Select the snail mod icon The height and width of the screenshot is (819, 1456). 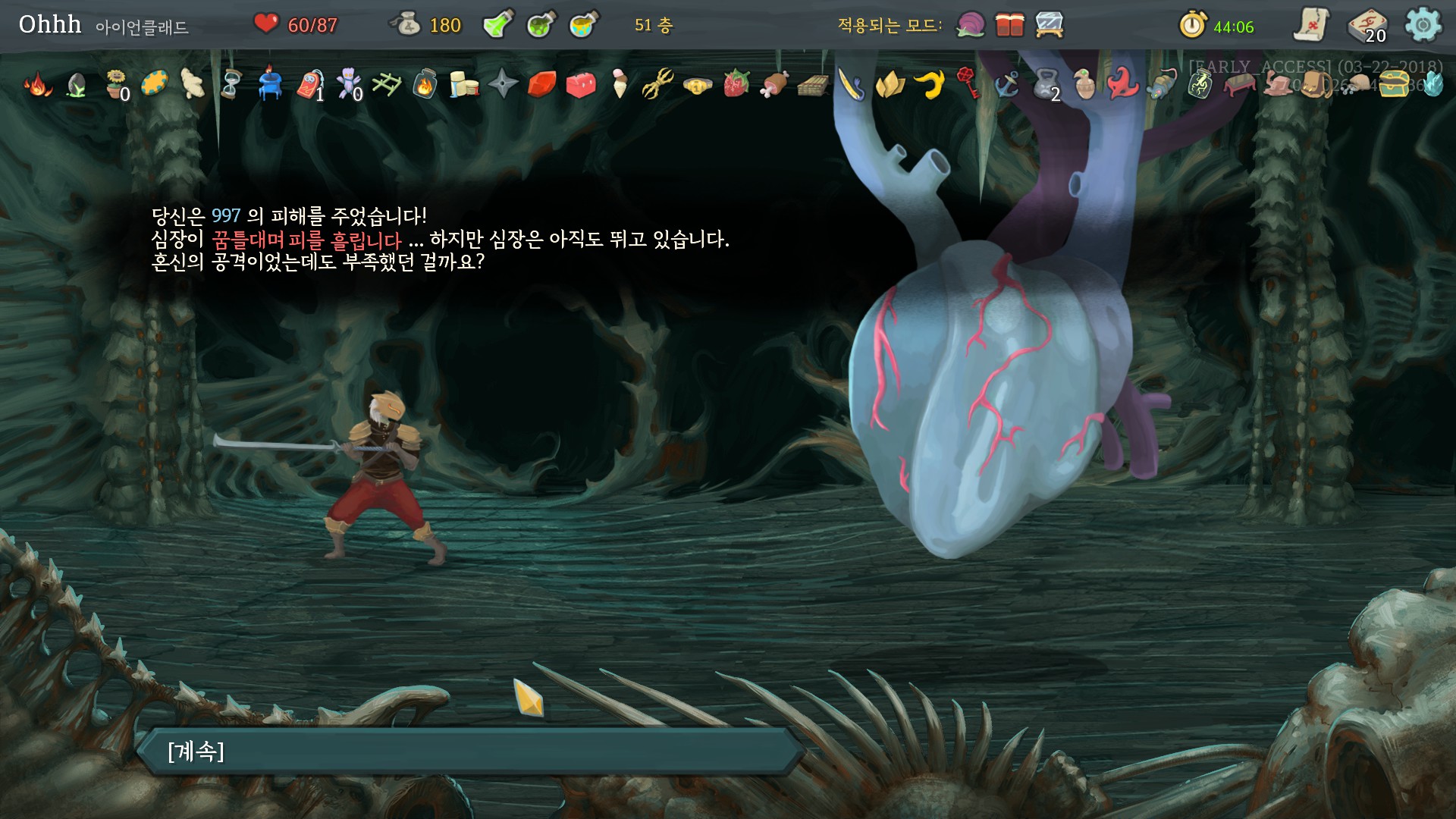pos(971,25)
